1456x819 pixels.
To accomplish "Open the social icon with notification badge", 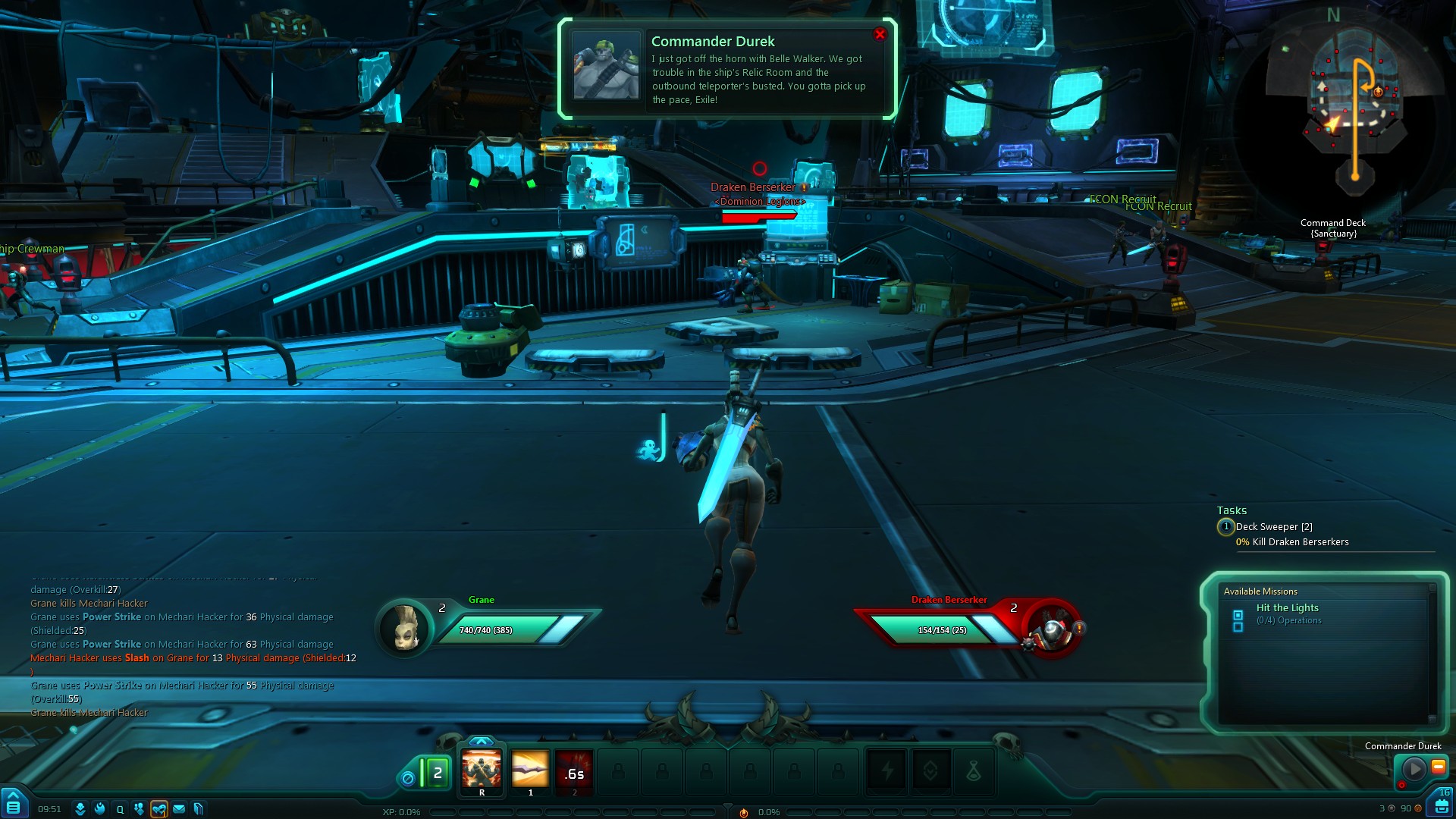I will [158, 809].
